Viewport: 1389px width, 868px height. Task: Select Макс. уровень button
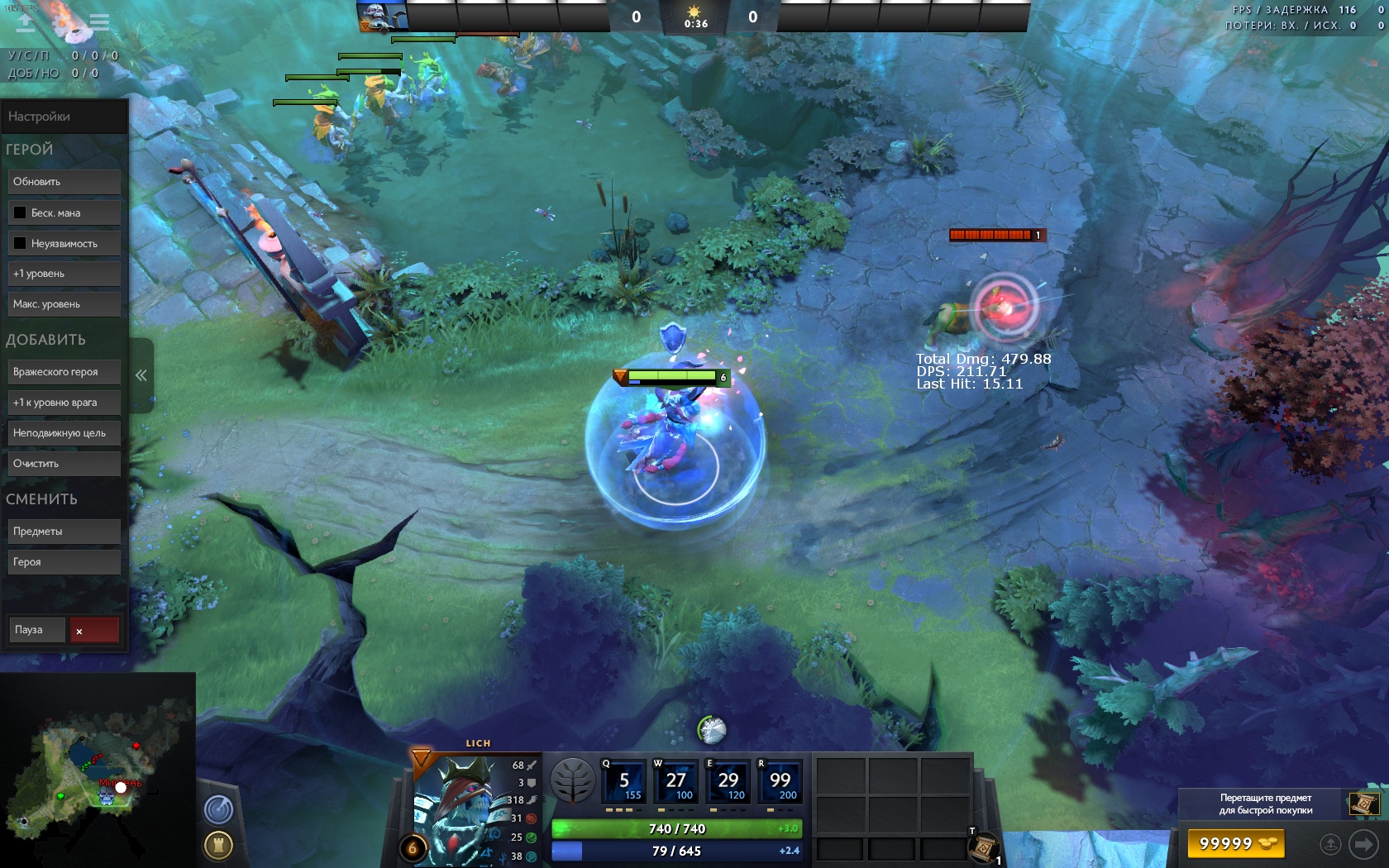pos(64,304)
